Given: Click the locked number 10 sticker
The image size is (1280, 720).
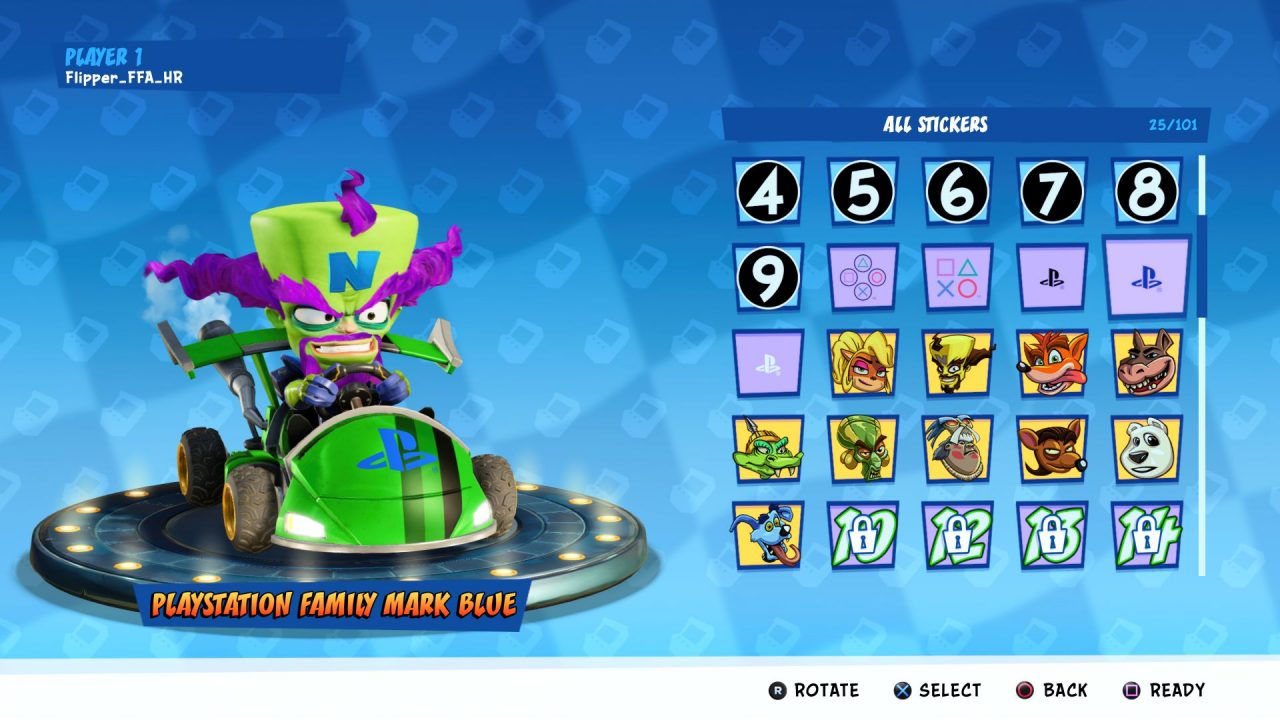Looking at the screenshot, I should [862, 535].
